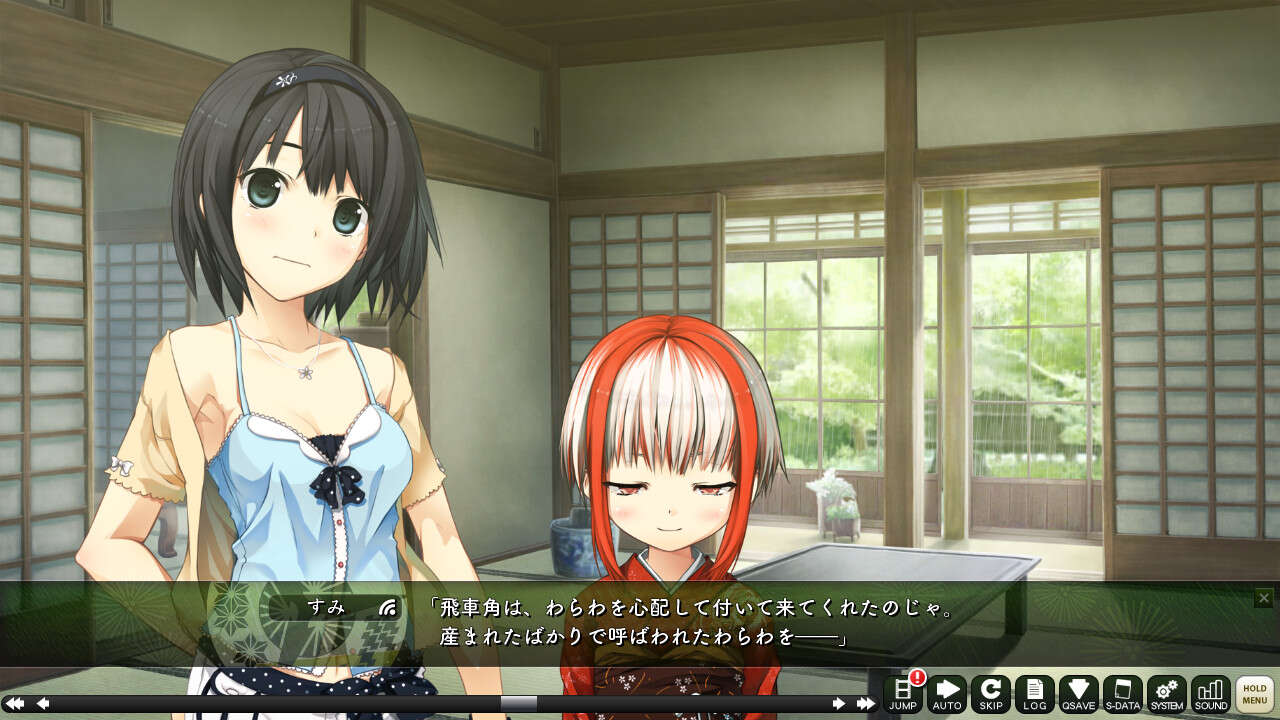
Task: Replay the voice line beside Sumi's name
Action: pos(389,607)
